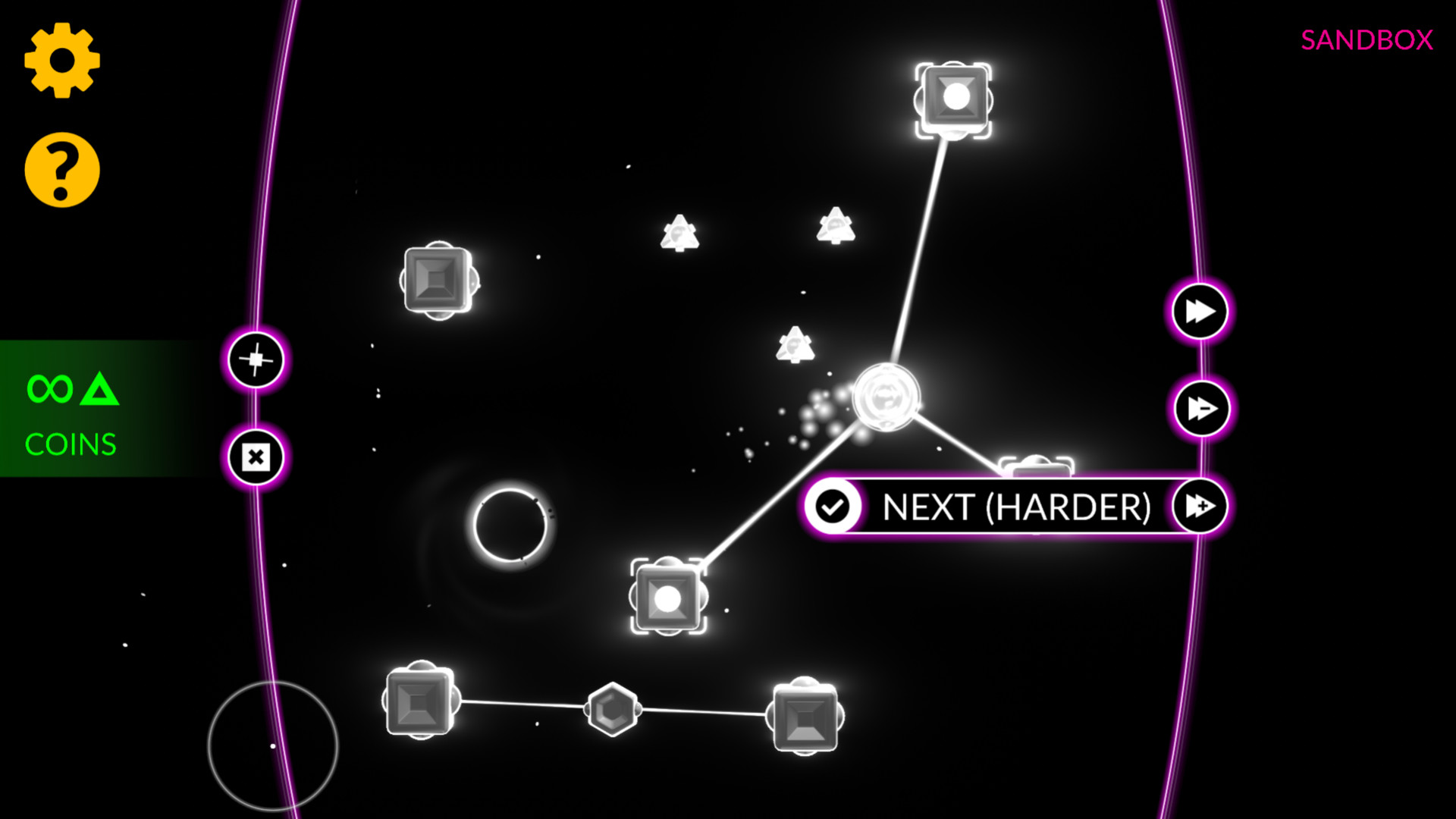Click the circular joystick control at bottom left
This screenshot has width=1456, height=819.
click(273, 747)
